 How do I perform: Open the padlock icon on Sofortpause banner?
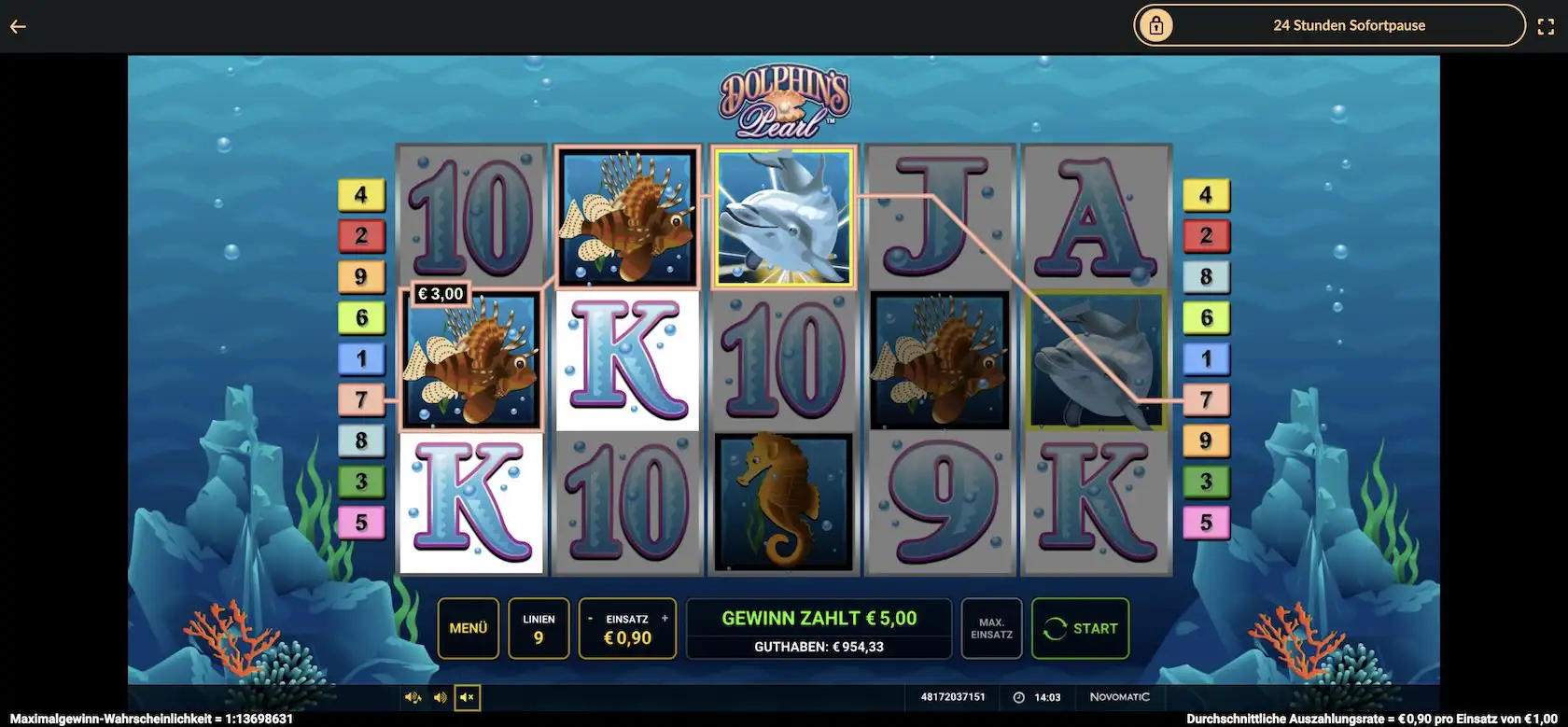pyautogui.click(x=1157, y=25)
